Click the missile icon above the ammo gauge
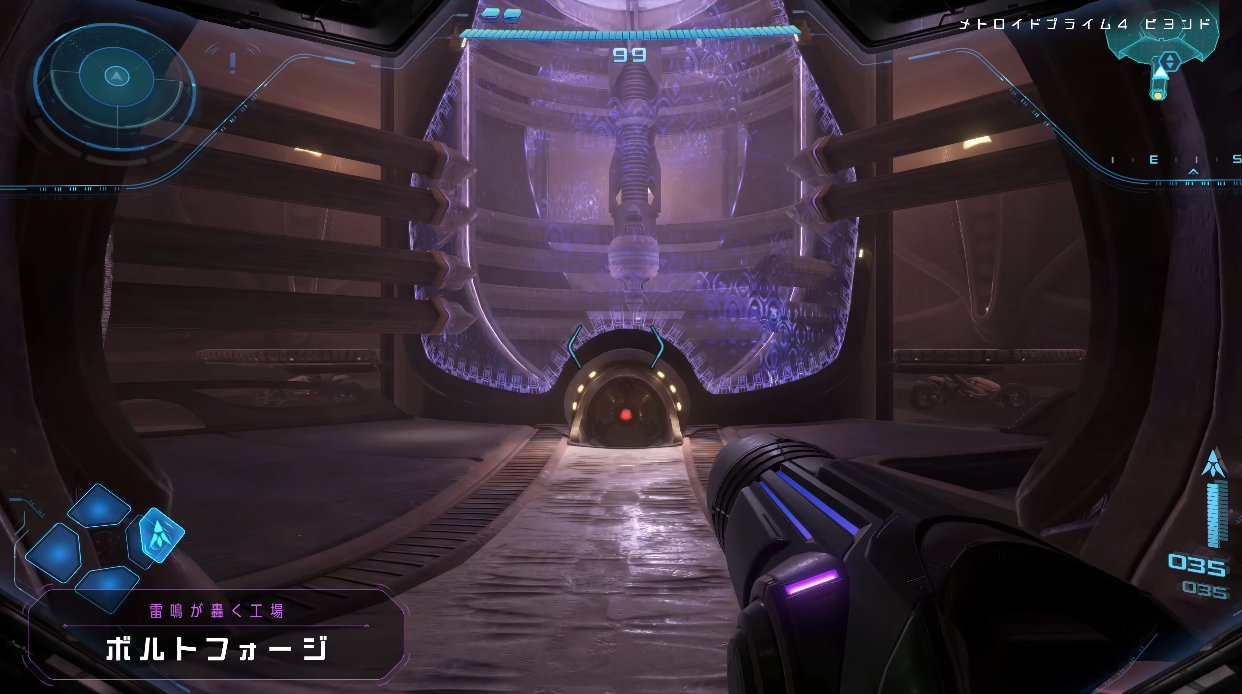1242x694 pixels. click(x=1214, y=462)
